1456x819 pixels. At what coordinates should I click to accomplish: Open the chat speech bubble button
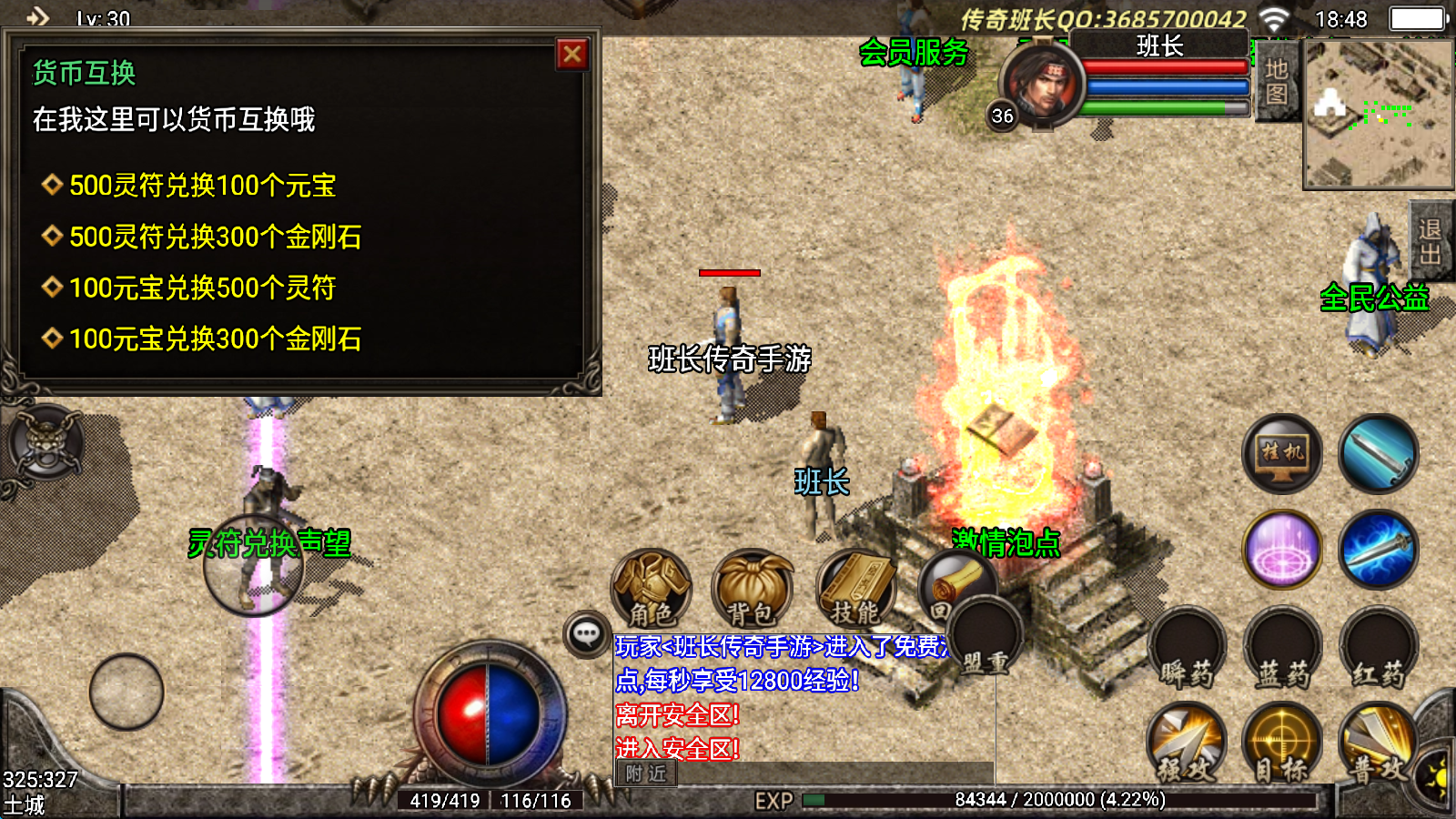click(x=587, y=633)
